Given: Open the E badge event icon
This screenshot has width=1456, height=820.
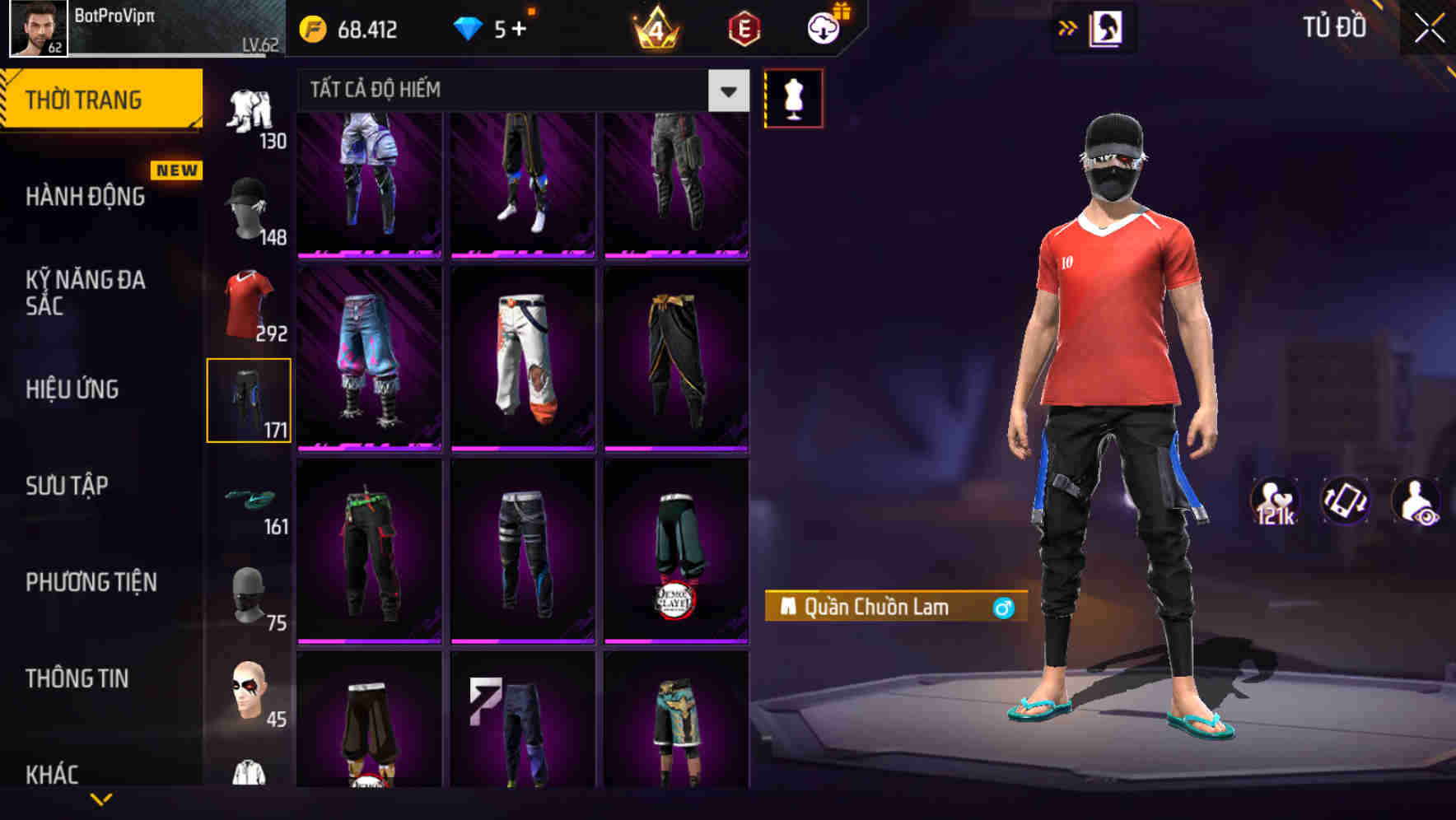Looking at the screenshot, I should point(744,27).
